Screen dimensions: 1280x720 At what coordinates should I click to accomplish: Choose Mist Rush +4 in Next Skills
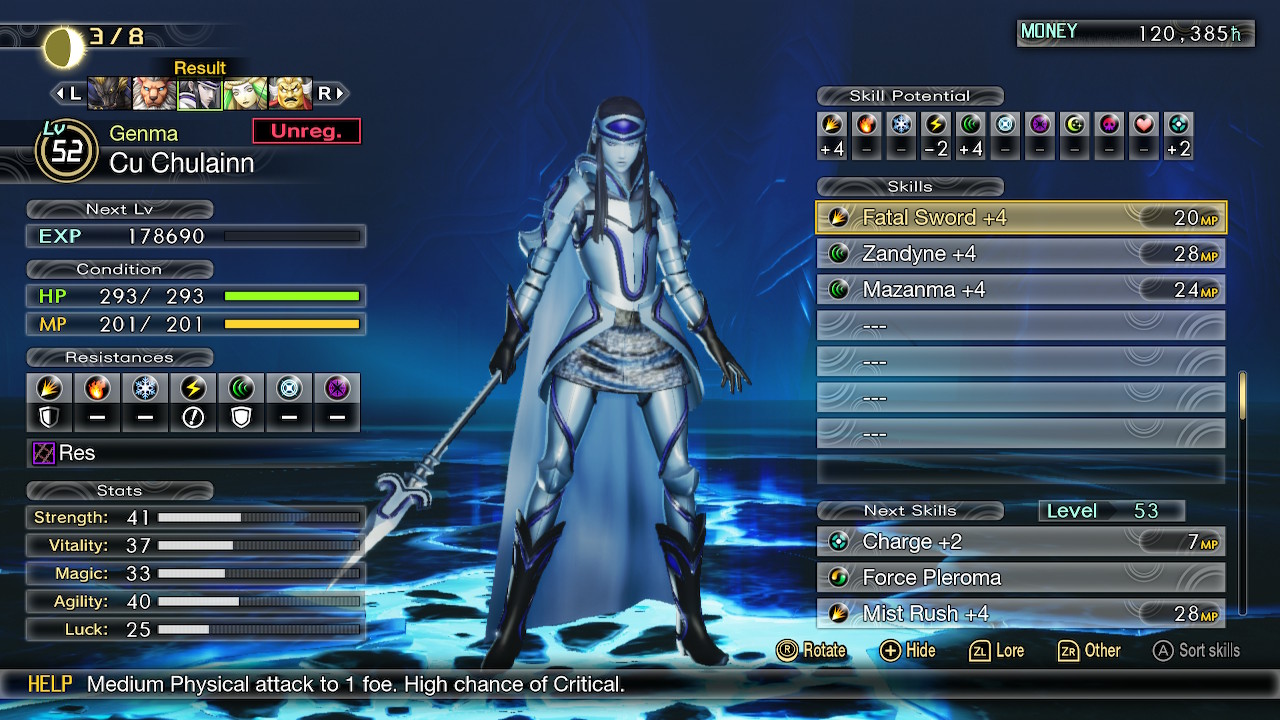point(1020,613)
